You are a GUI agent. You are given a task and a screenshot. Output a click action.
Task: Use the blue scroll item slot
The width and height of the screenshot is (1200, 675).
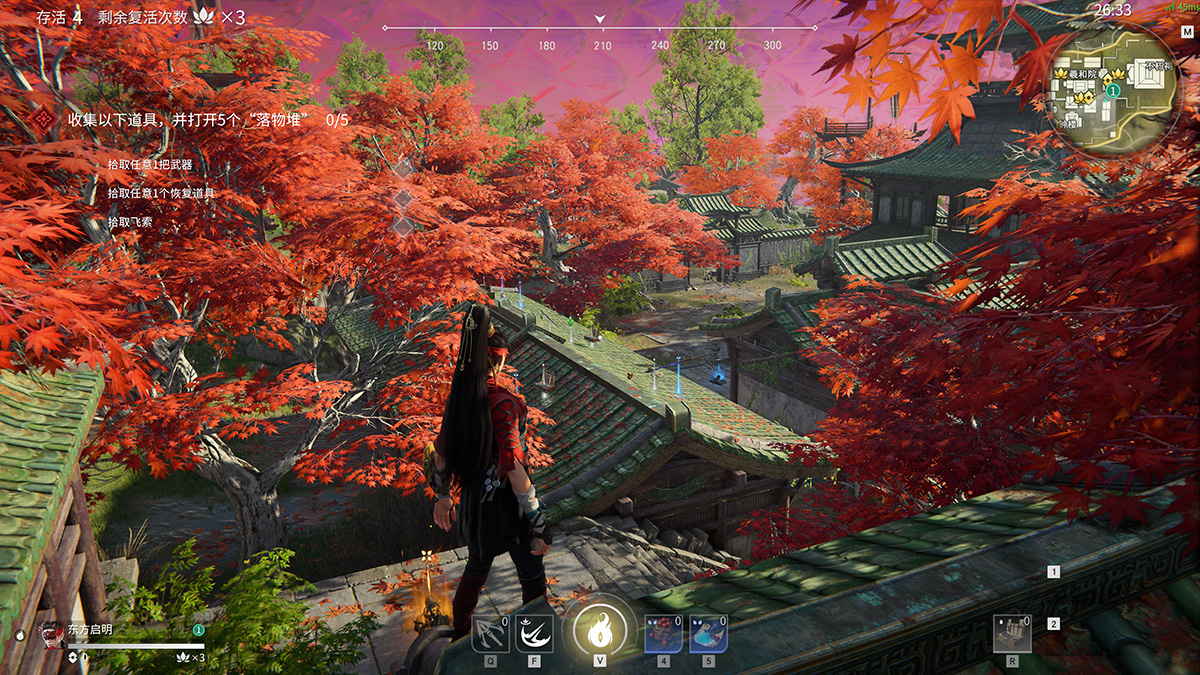pos(708,633)
